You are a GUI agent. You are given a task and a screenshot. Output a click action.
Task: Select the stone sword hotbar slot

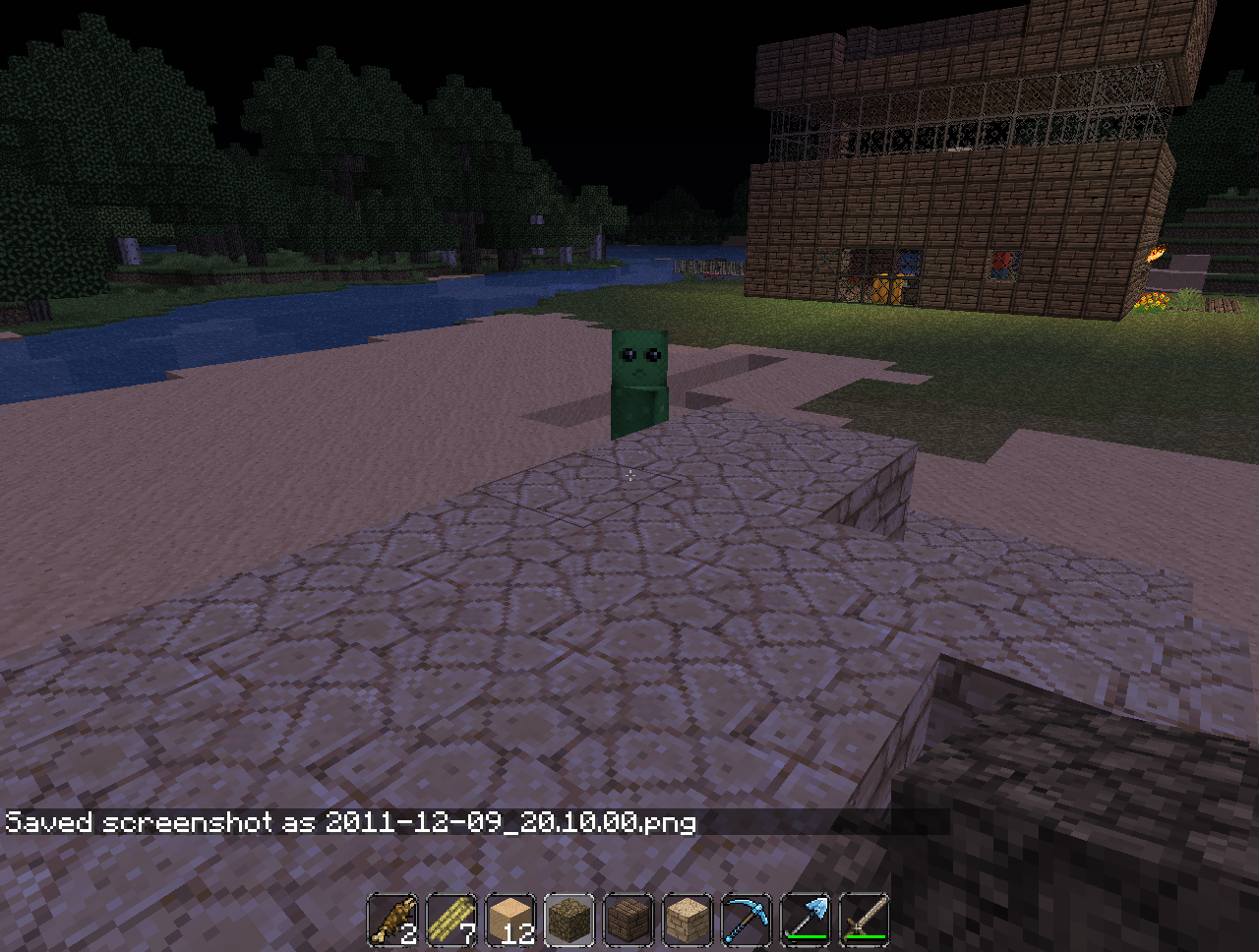pyautogui.click(x=865, y=921)
